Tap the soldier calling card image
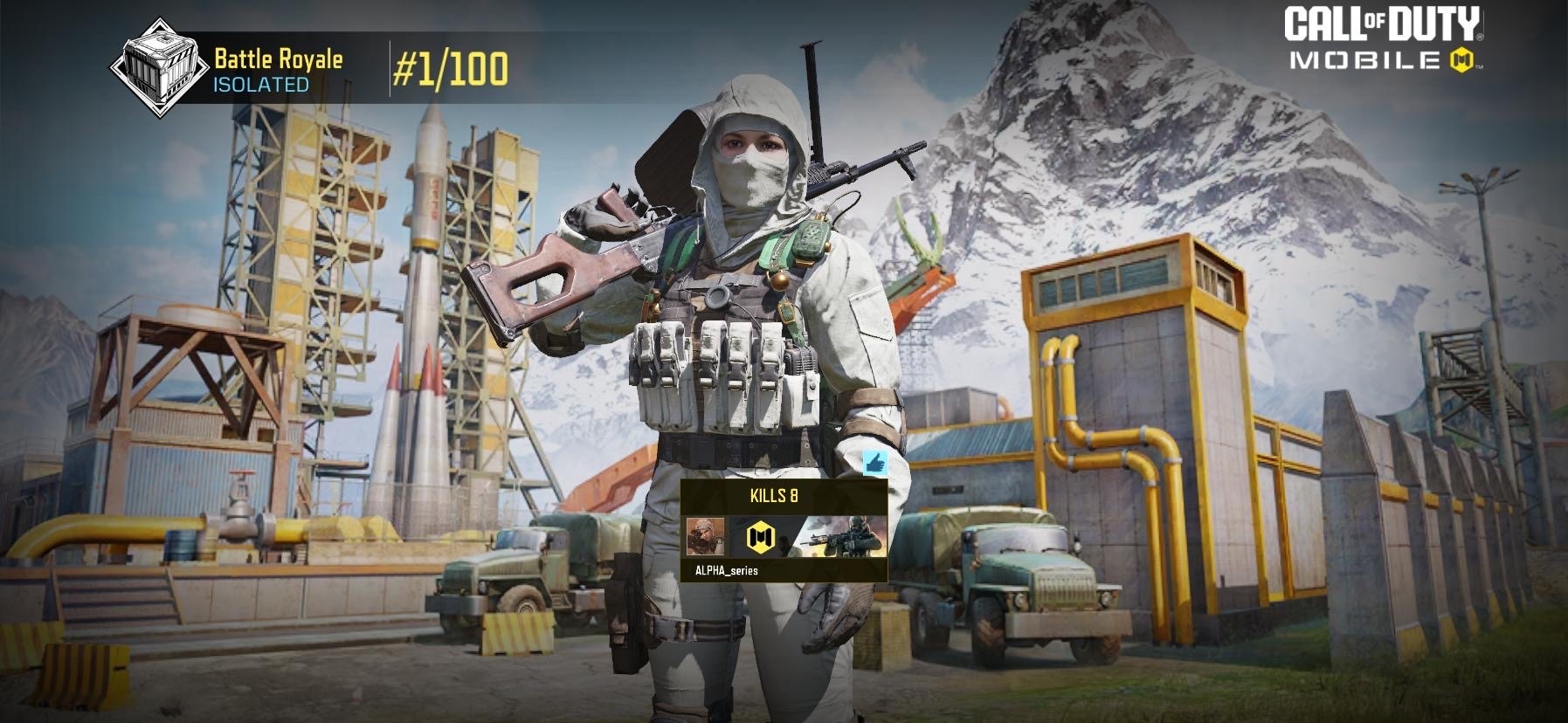Viewport: 1568px width, 723px height. click(846, 535)
